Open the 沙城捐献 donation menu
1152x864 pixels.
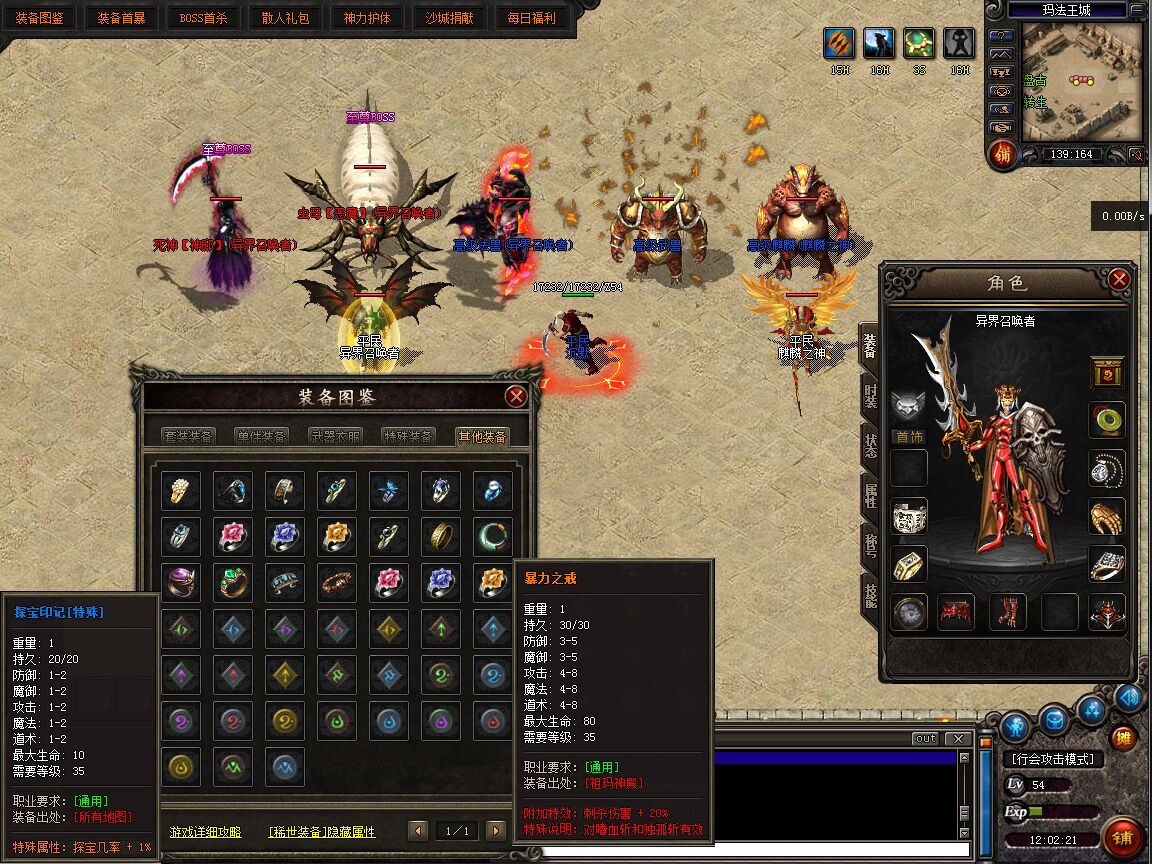click(450, 18)
